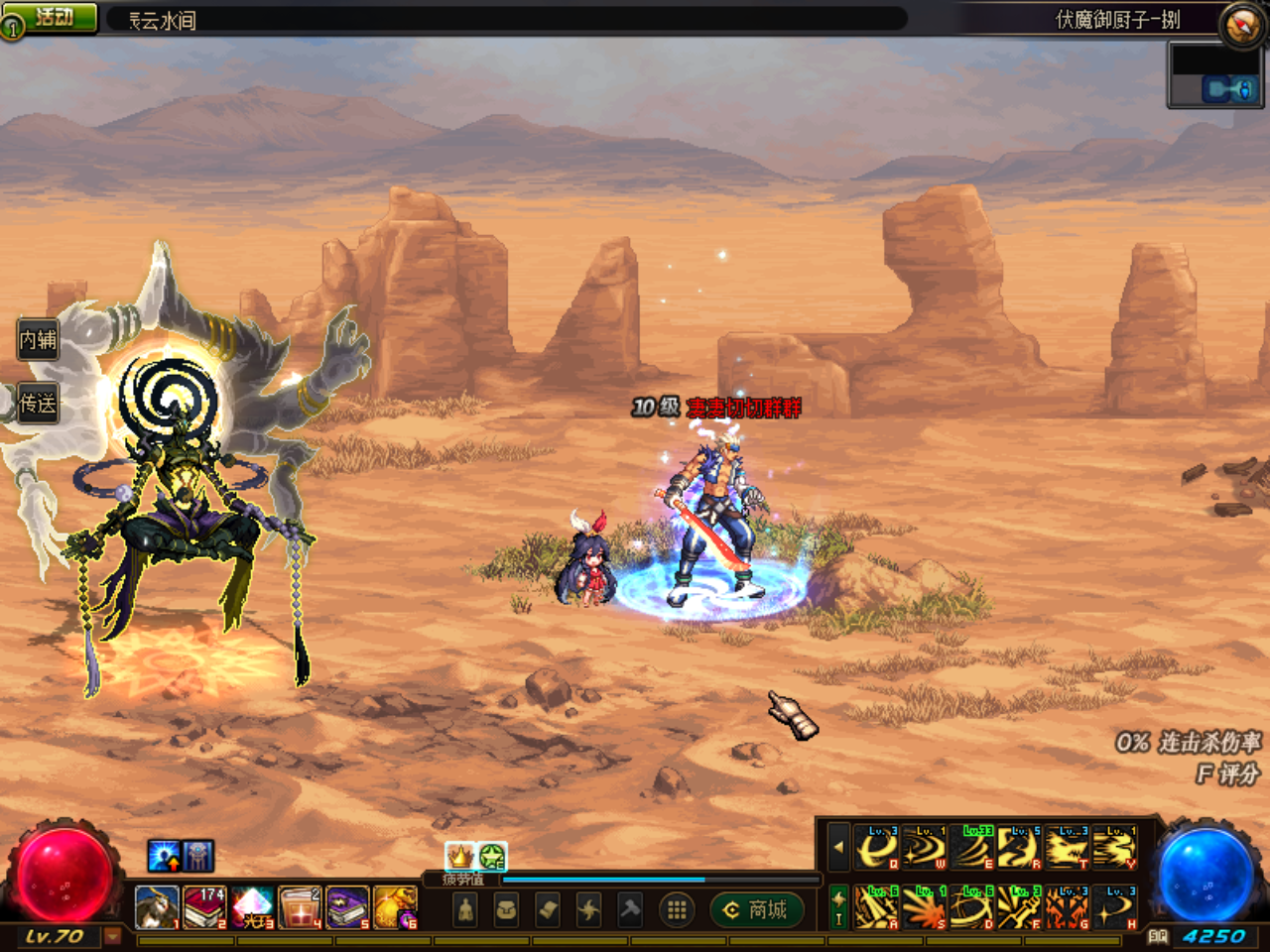
Task: Cast the Lv.33 skill on the E slot
Action: click(973, 849)
